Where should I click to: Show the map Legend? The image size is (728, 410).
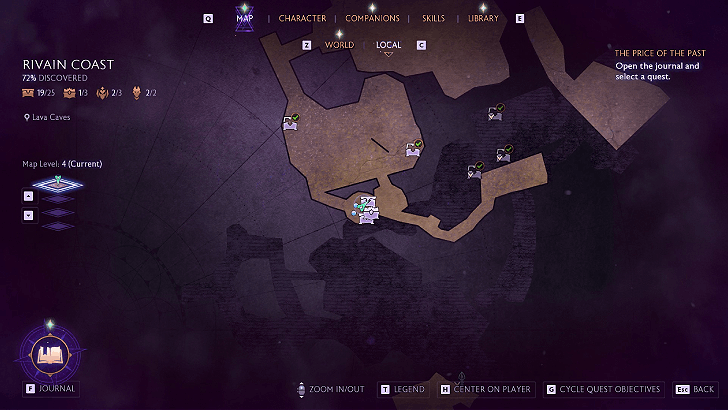pyautogui.click(x=408, y=389)
